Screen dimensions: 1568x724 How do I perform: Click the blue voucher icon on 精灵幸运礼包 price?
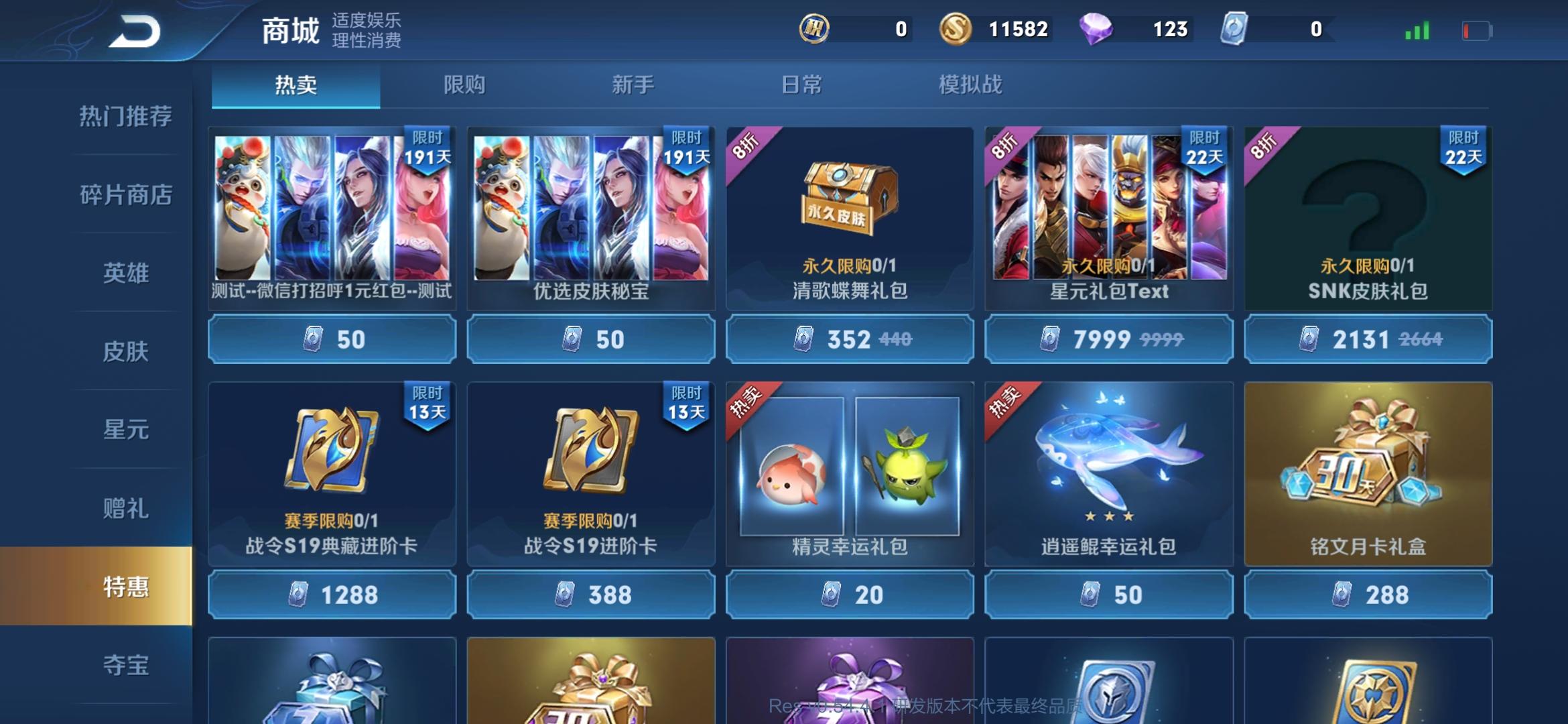coord(831,595)
